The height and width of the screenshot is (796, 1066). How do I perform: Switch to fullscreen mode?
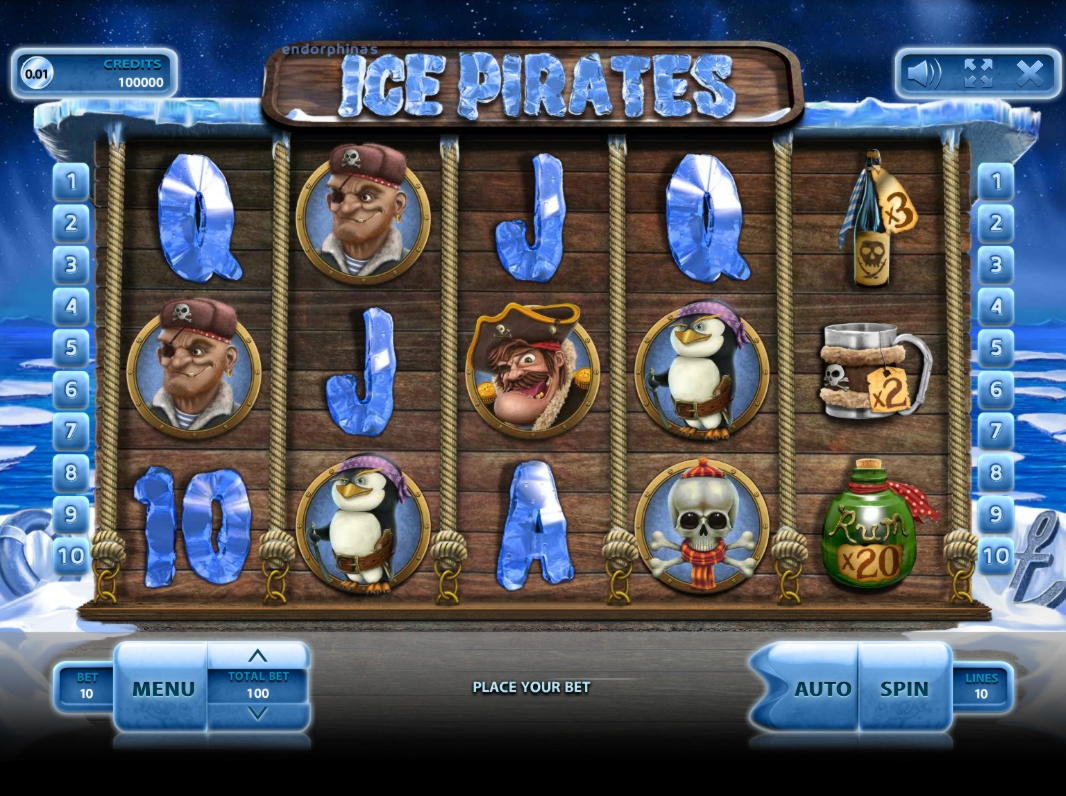point(977,72)
